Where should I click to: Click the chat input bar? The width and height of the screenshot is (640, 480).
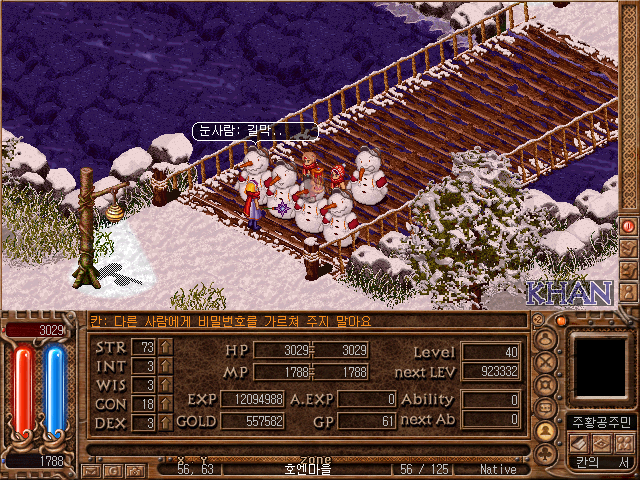click(300, 321)
